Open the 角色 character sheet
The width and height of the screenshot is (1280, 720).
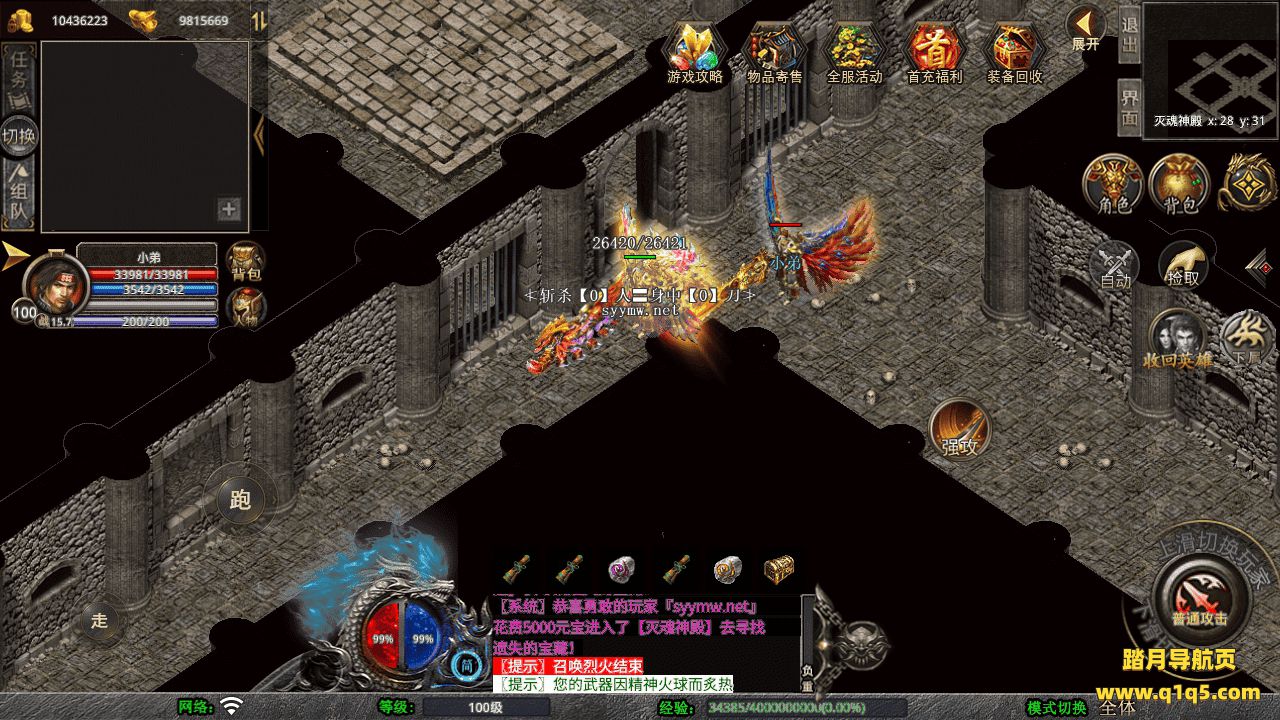pyautogui.click(x=1114, y=185)
